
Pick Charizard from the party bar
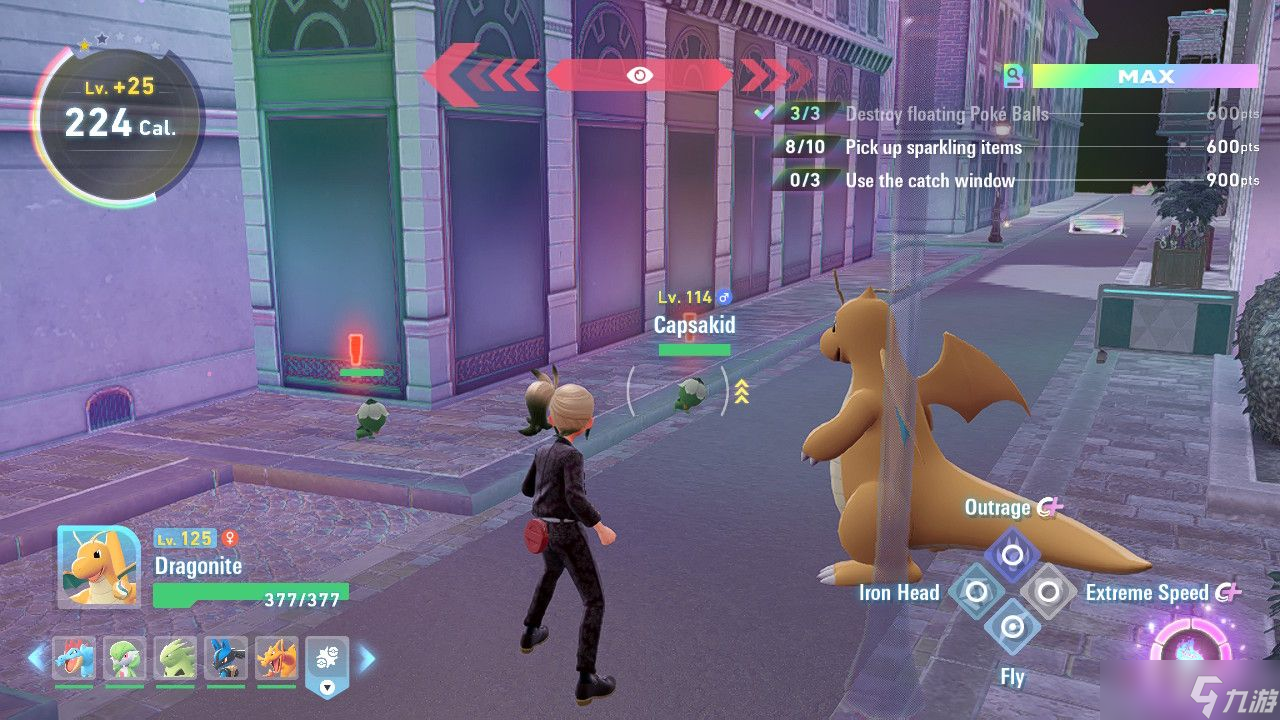277,658
